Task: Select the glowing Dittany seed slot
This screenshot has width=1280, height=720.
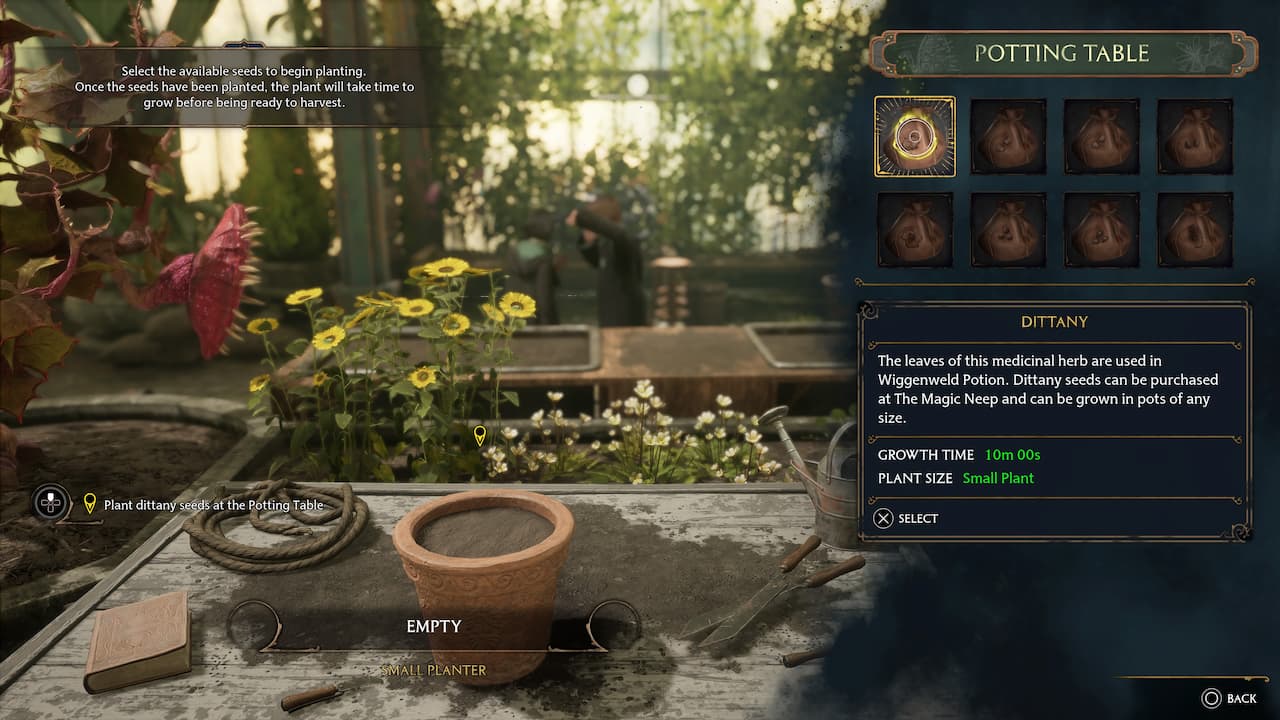Action: (x=915, y=136)
